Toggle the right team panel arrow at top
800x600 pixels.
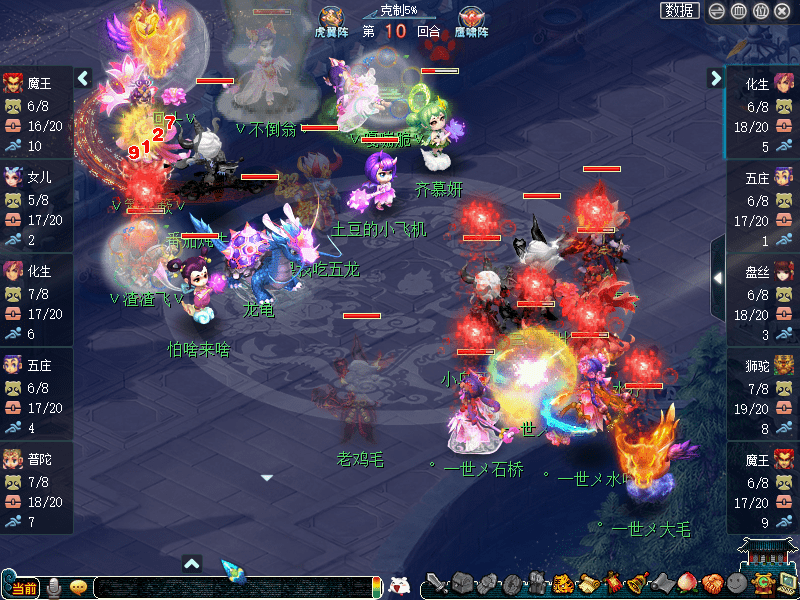[x=716, y=78]
